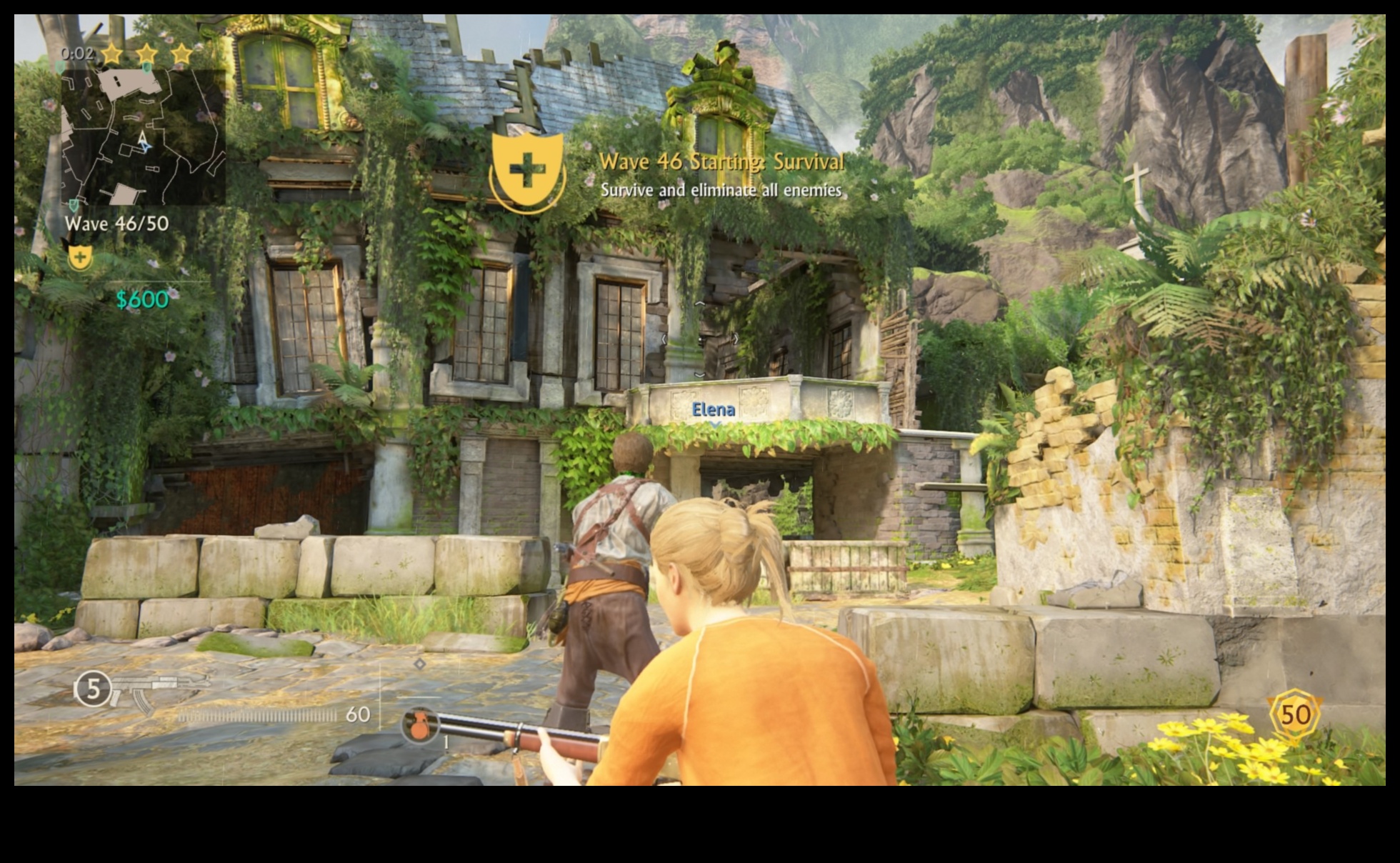The height and width of the screenshot is (863, 1400).
Task: Open the Wave 46/50 counter label
Action: pyautogui.click(x=117, y=224)
